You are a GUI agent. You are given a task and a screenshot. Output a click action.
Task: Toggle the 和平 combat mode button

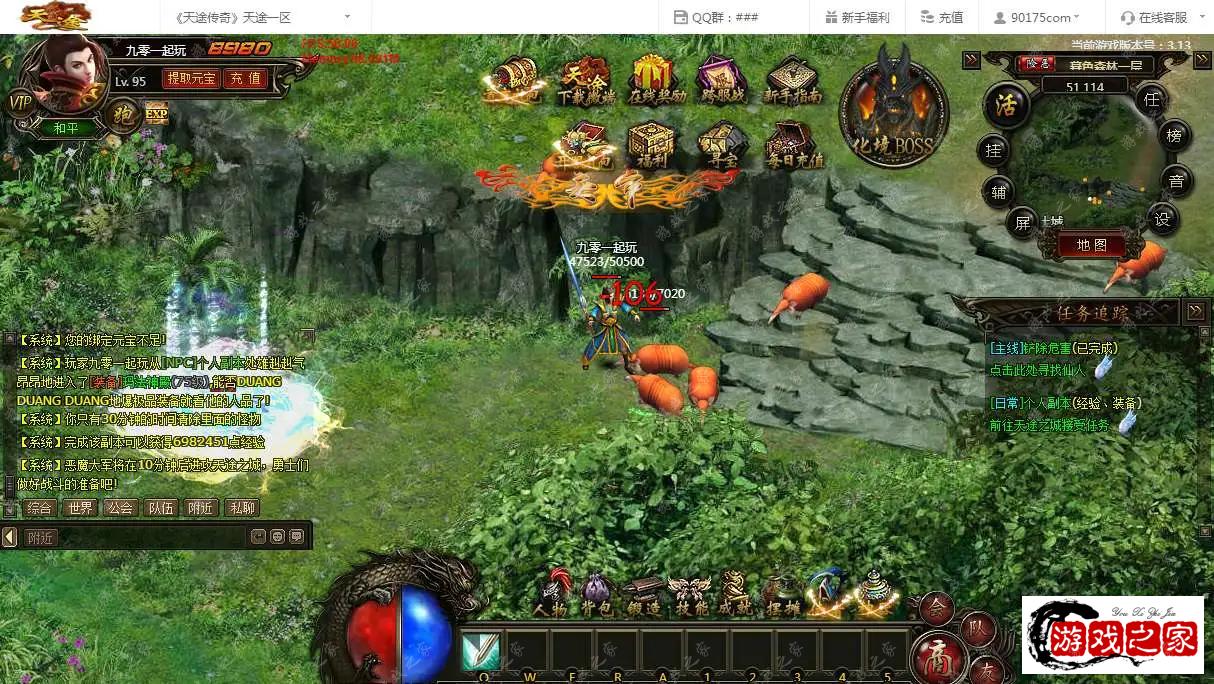[x=66, y=128]
